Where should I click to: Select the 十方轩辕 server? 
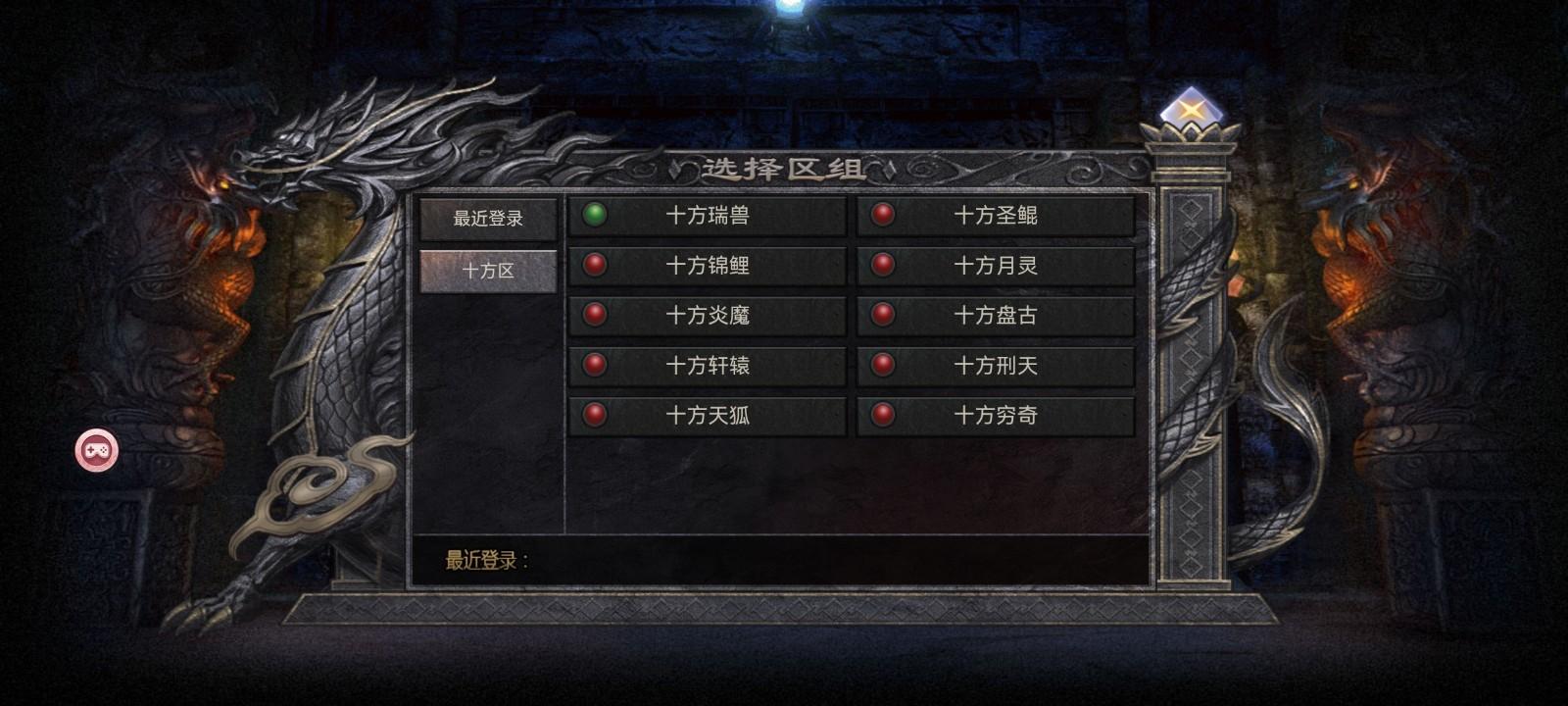pyautogui.click(x=708, y=366)
